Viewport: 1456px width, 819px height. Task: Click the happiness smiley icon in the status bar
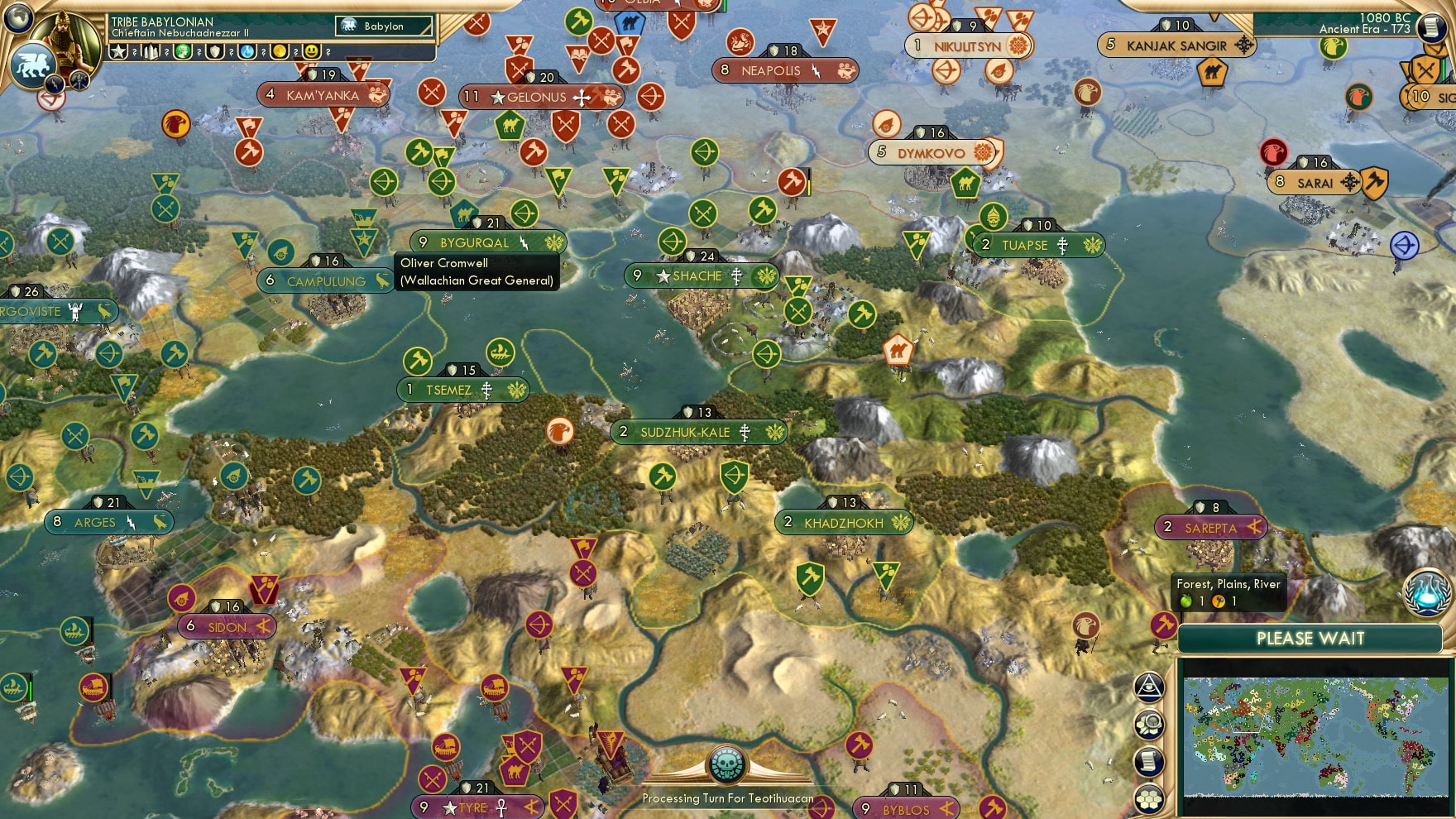(311, 51)
